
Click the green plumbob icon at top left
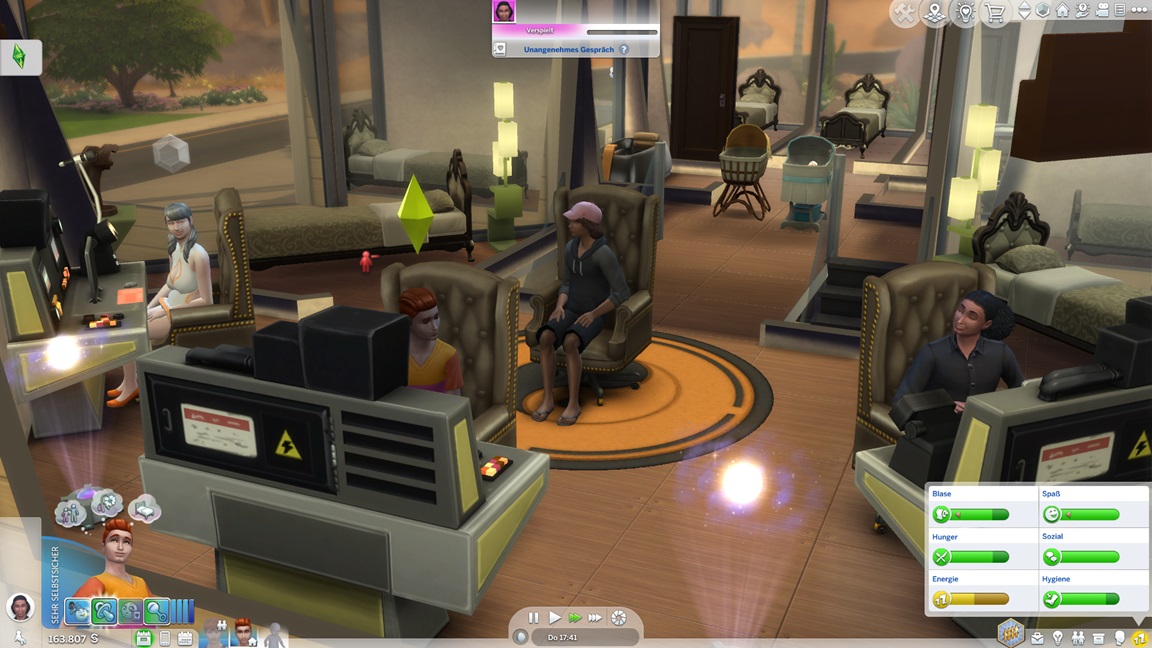tap(19, 57)
